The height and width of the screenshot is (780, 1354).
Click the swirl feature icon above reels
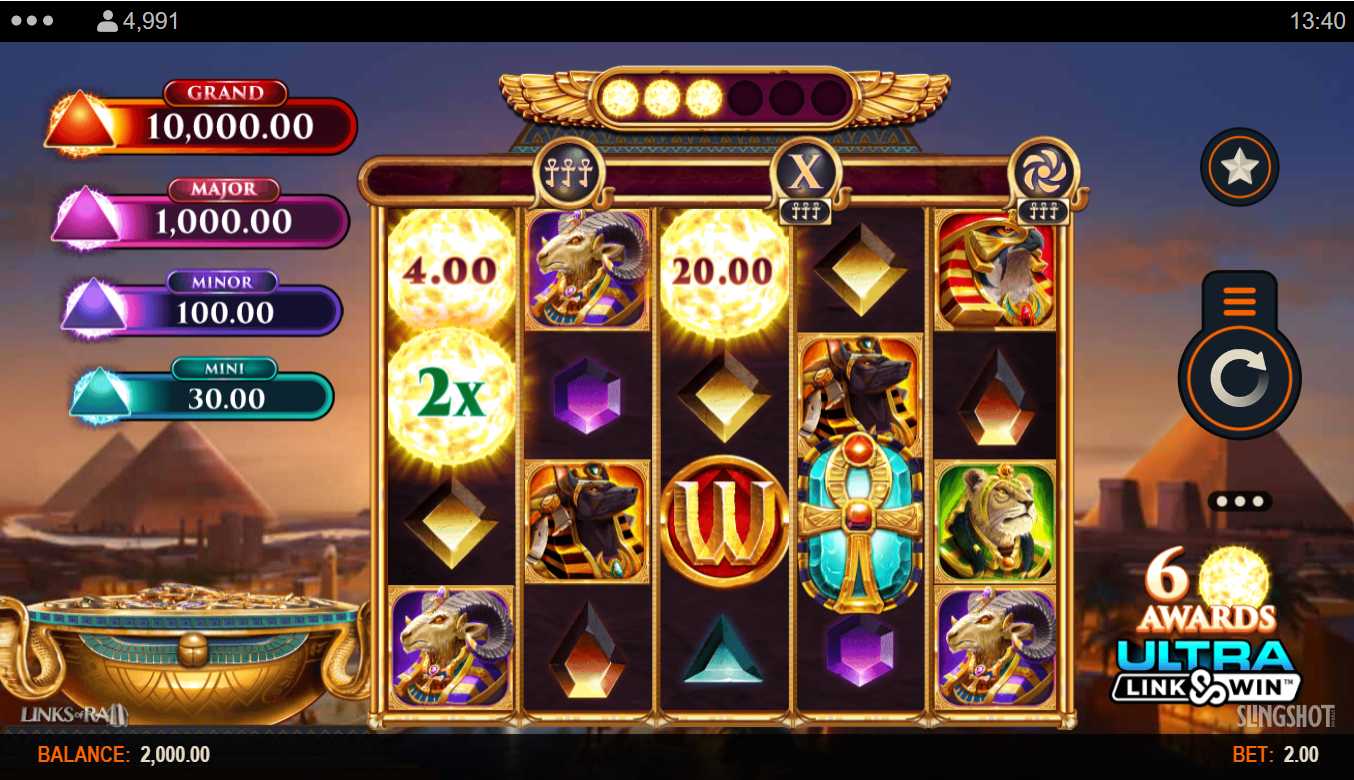1044,172
